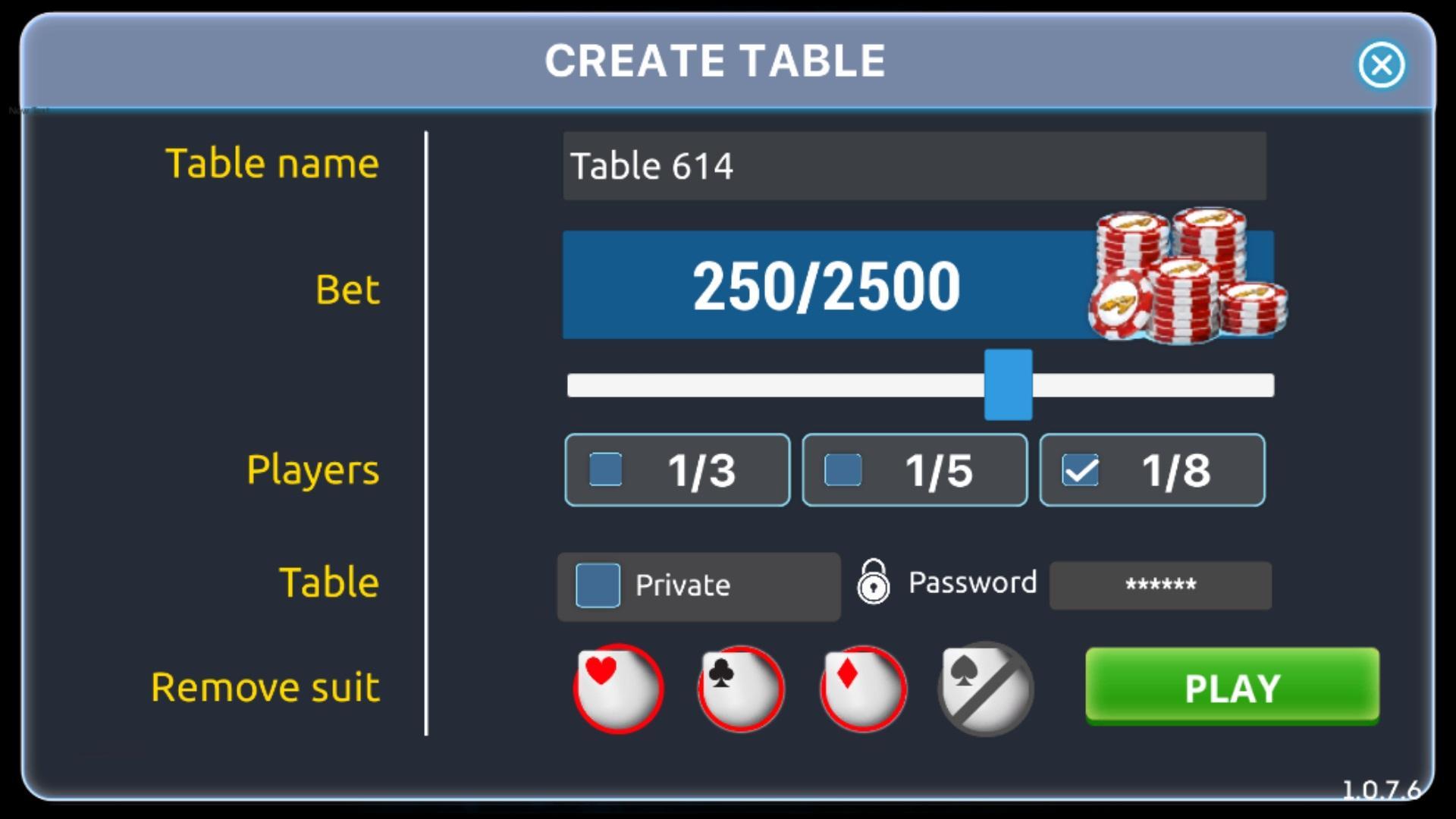Select the hearts suit to remove
Viewport: 1456px width, 819px height.
click(x=618, y=688)
